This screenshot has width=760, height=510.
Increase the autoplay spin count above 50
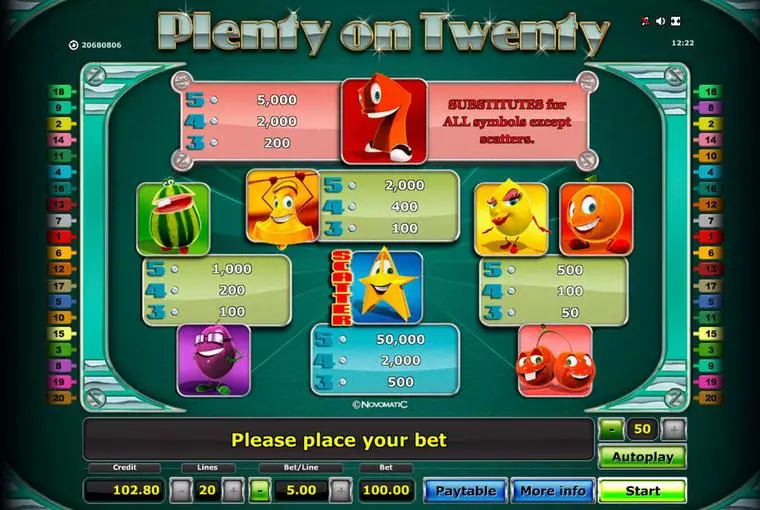tap(675, 429)
